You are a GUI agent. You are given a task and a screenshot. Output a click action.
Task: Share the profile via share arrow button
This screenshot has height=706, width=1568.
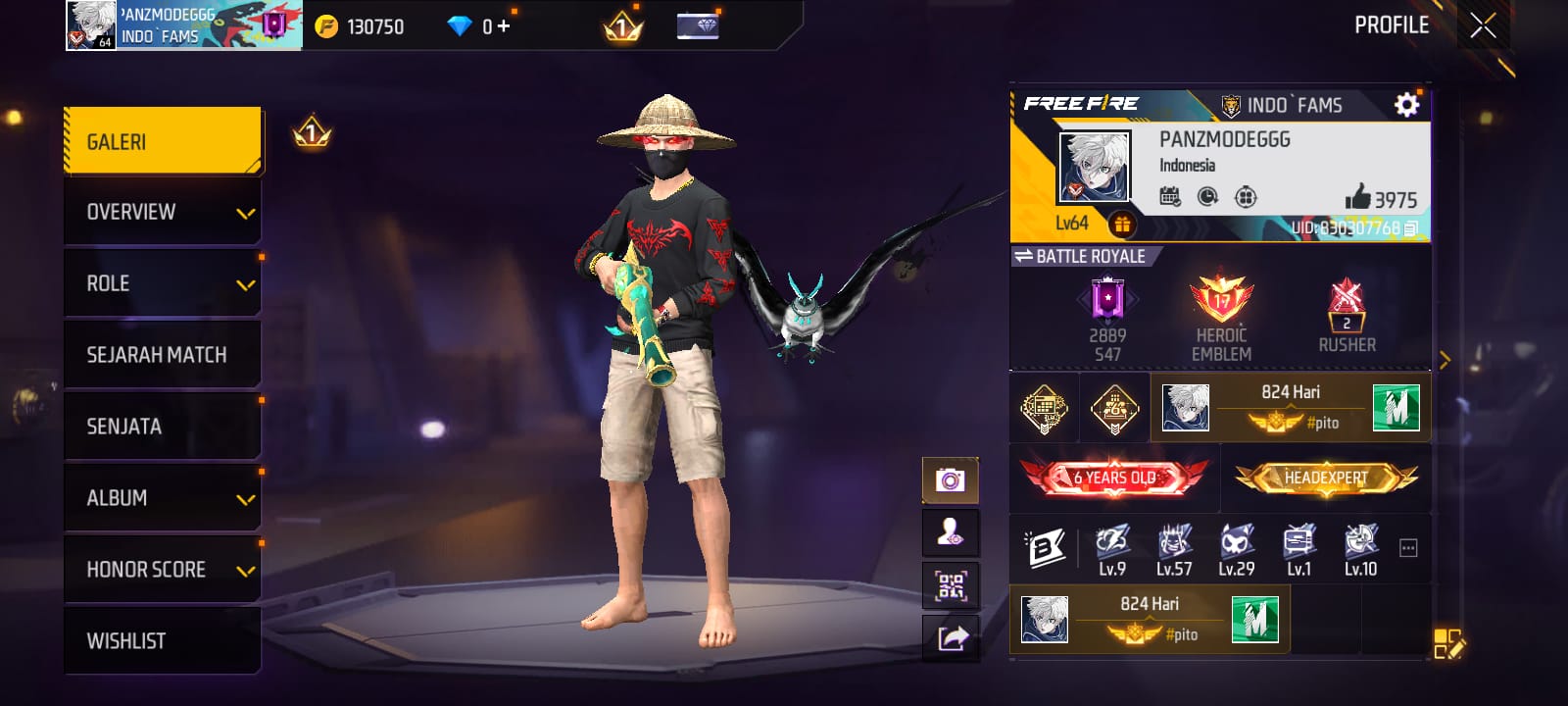(x=952, y=638)
